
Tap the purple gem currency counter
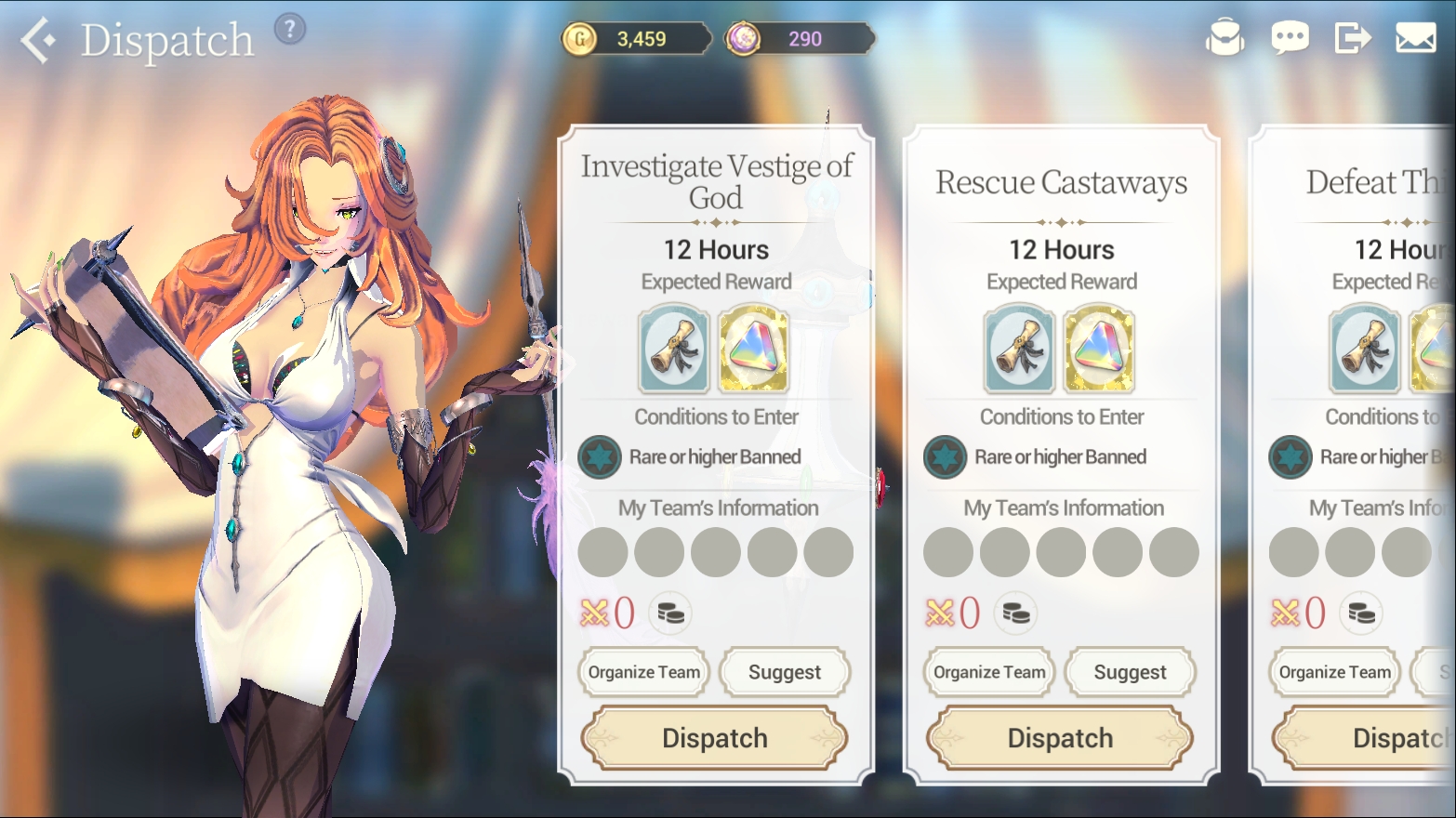[800, 39]
